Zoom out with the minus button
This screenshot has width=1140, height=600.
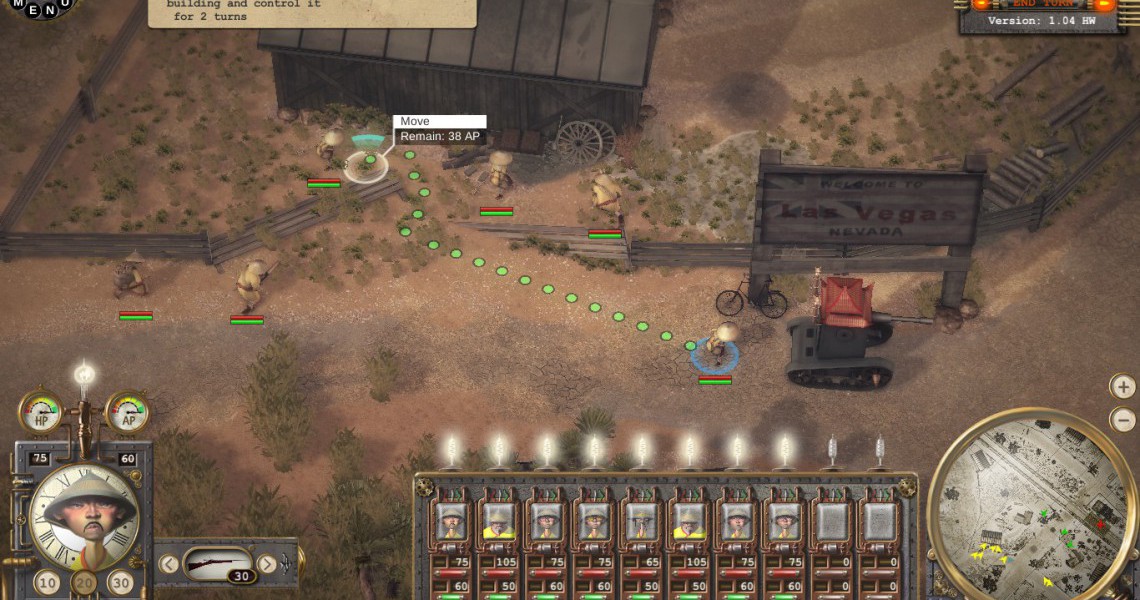click(x=1123, y=420)
